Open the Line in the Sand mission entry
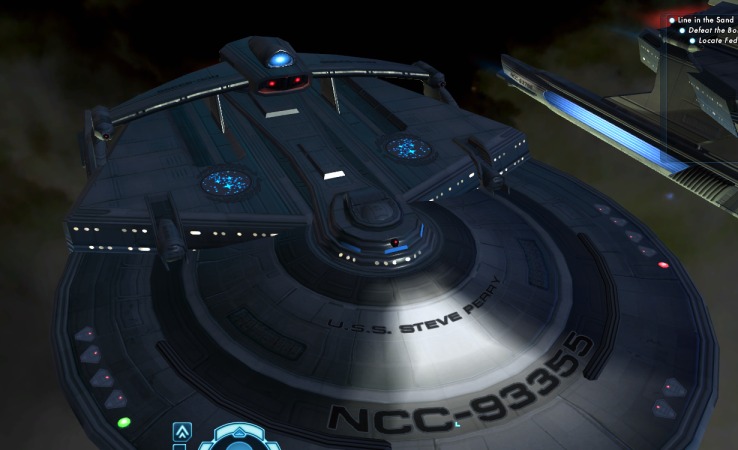This screenshot has width=738, height=450. 706,20
